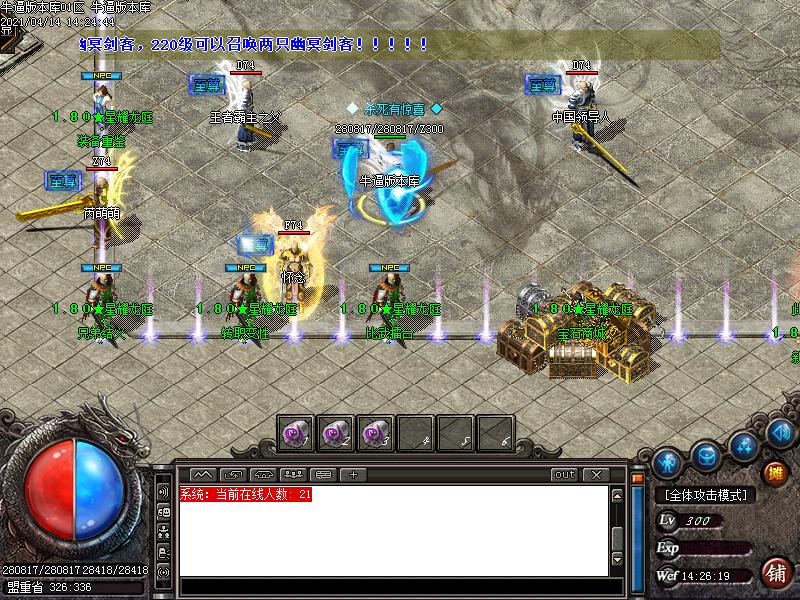This screenshot has height=600, width=800.
Task: Open the bag inventory cube icon
Action: point(707,455)
